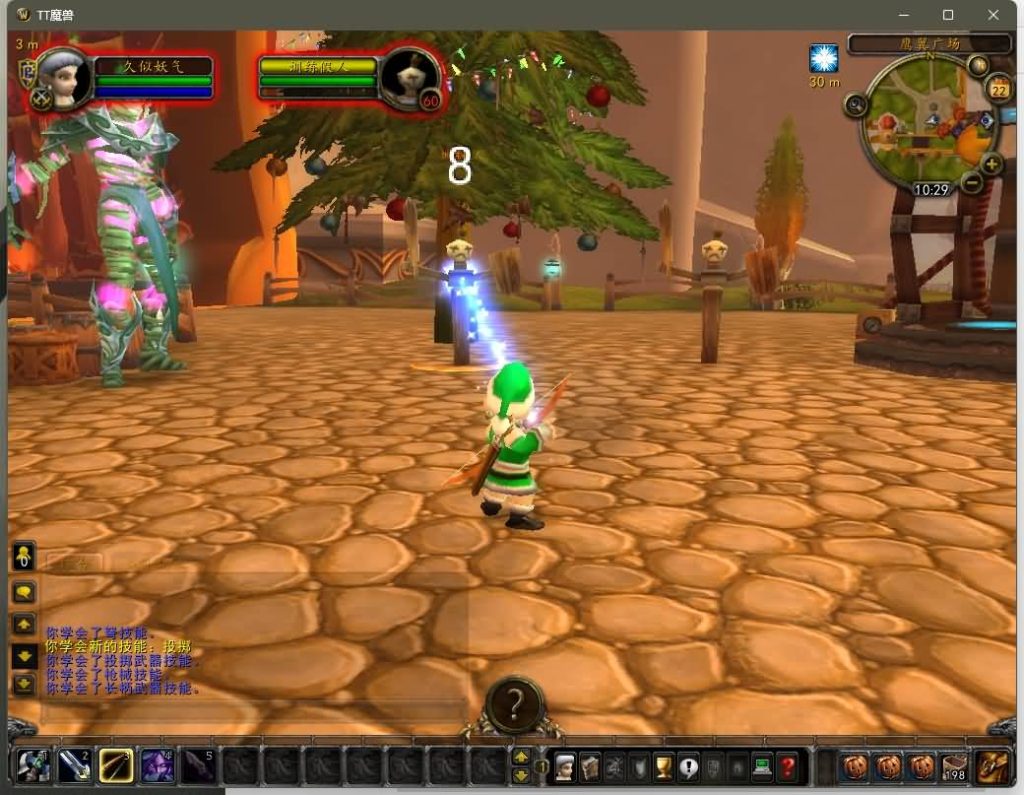Open the character info micro button
Screen dimensions: 1024x795
(x=565, y=767)
